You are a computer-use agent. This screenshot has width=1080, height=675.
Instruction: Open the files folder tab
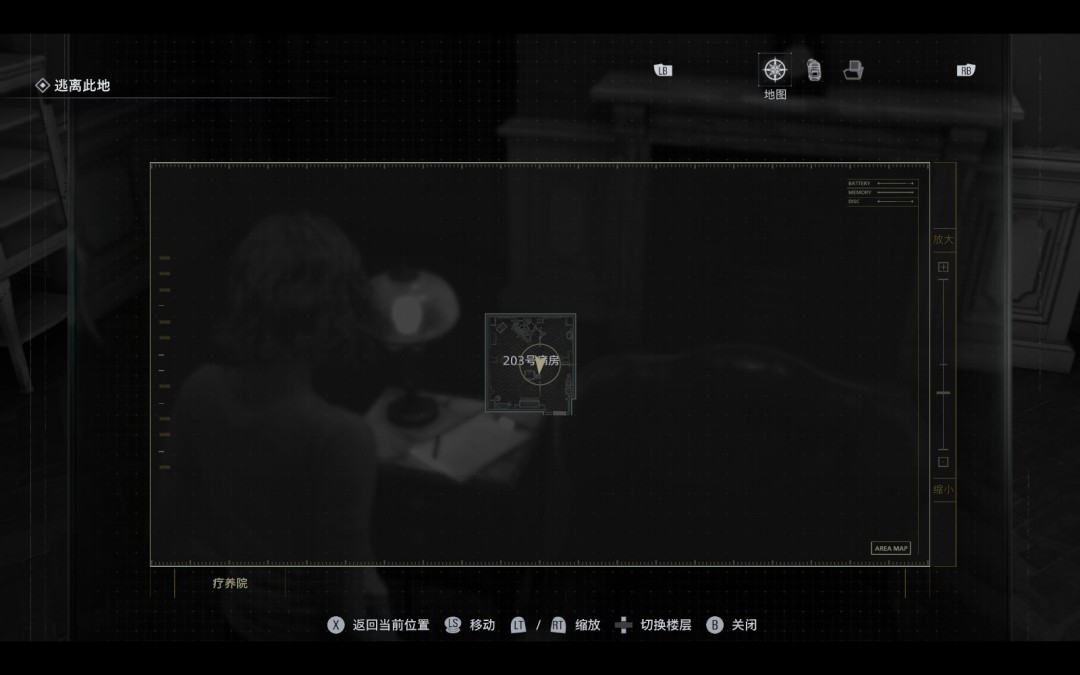click(853, 70)
